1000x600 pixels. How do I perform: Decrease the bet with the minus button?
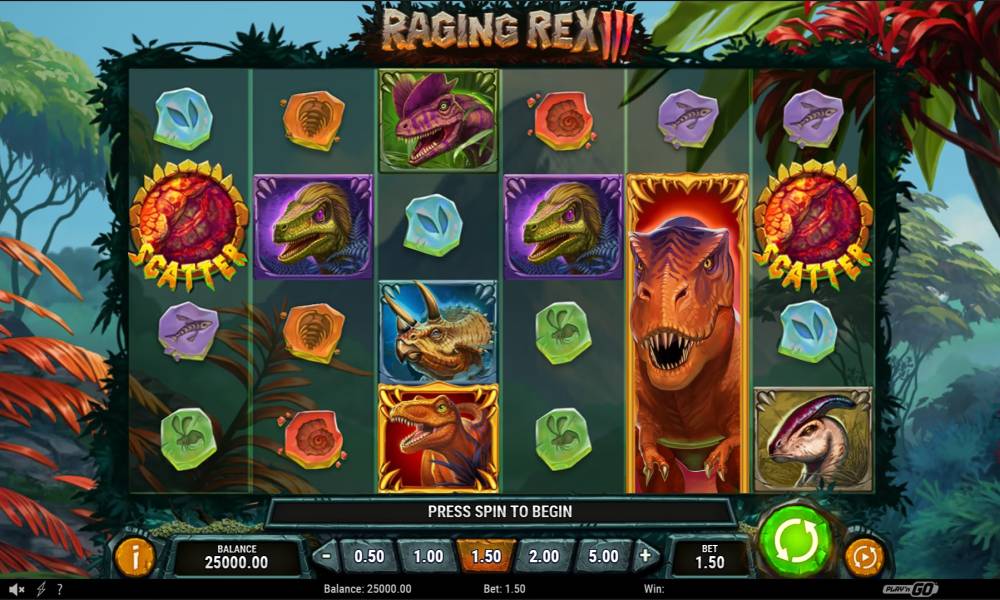[x=326, y=555]
